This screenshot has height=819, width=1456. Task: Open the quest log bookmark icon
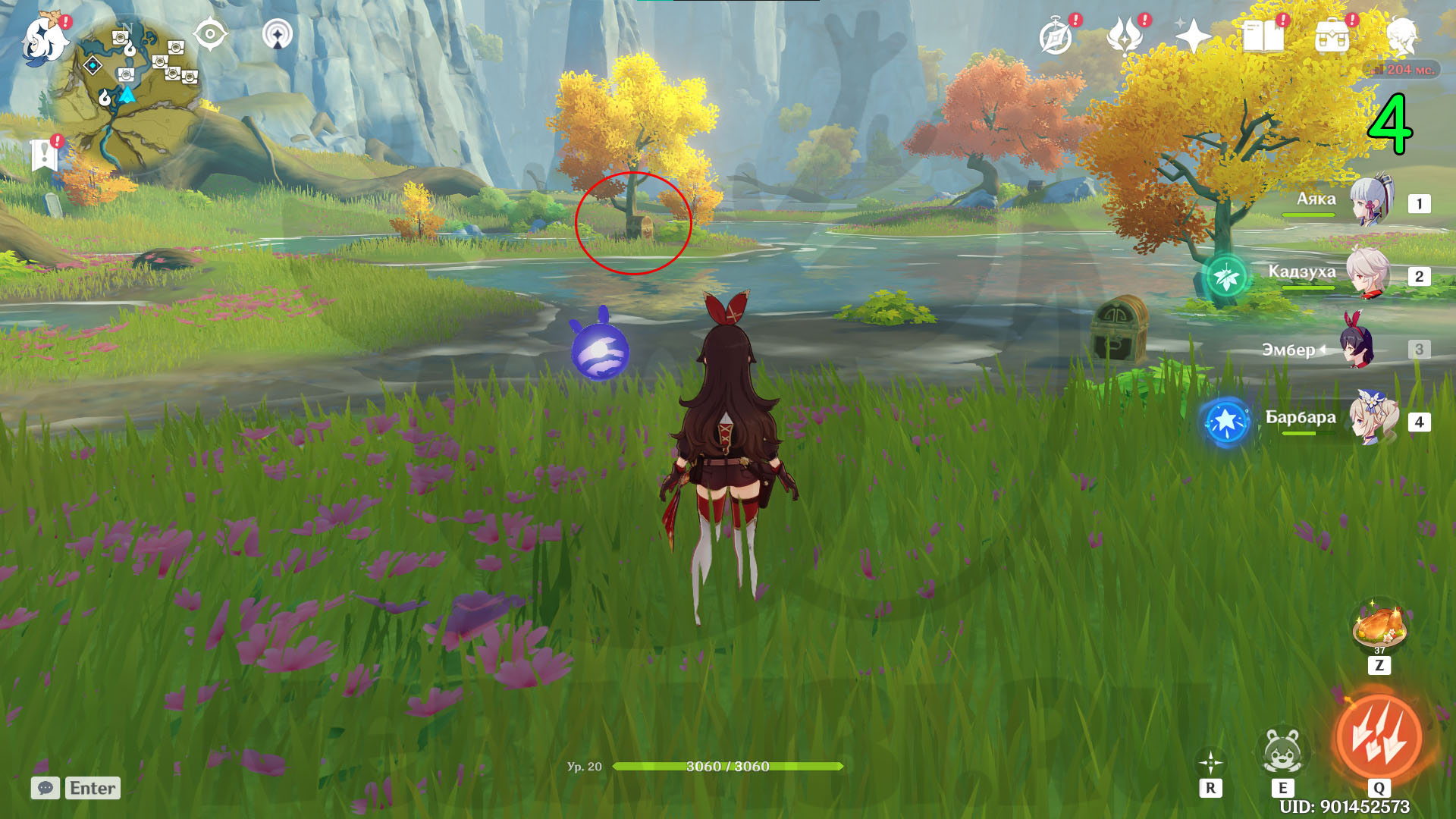45,155
